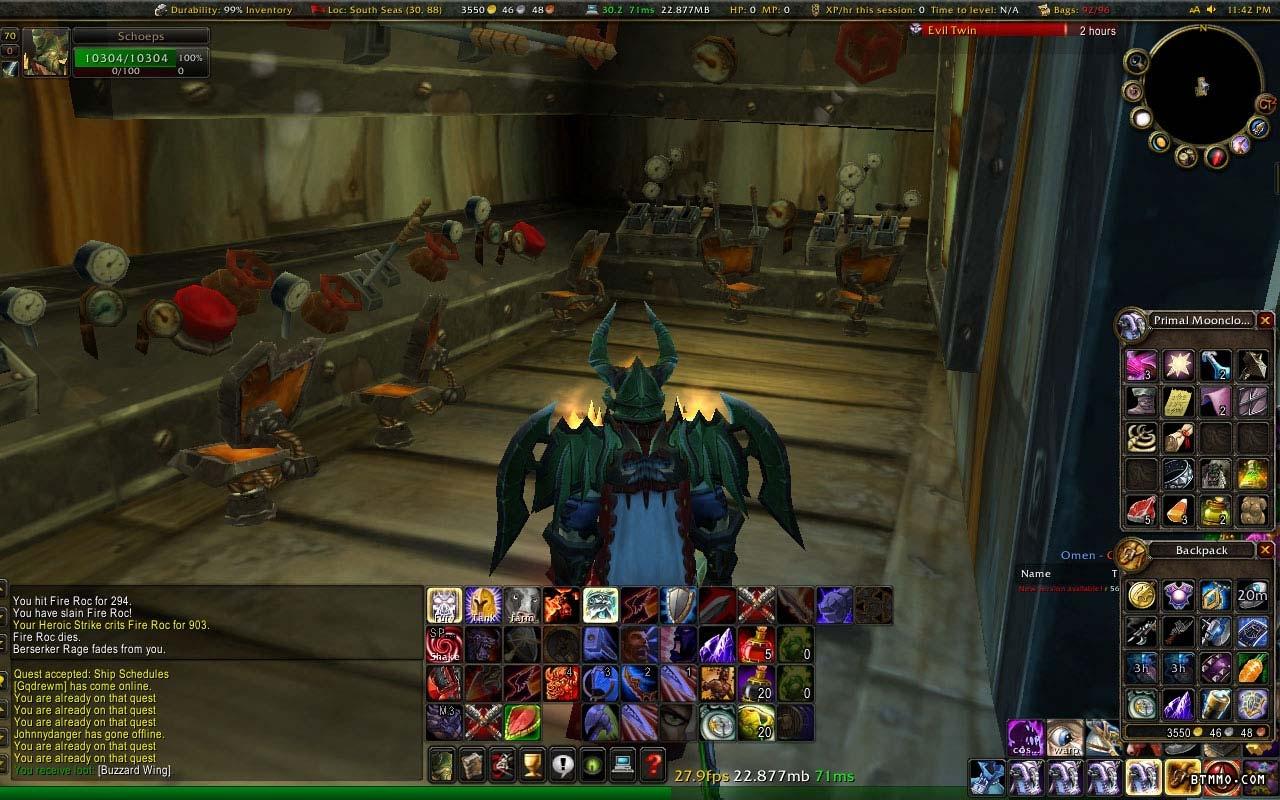Close the Primal Mooncloth bag window
This screenshot has width=1280, height=800.
[x=1265, y=321]
